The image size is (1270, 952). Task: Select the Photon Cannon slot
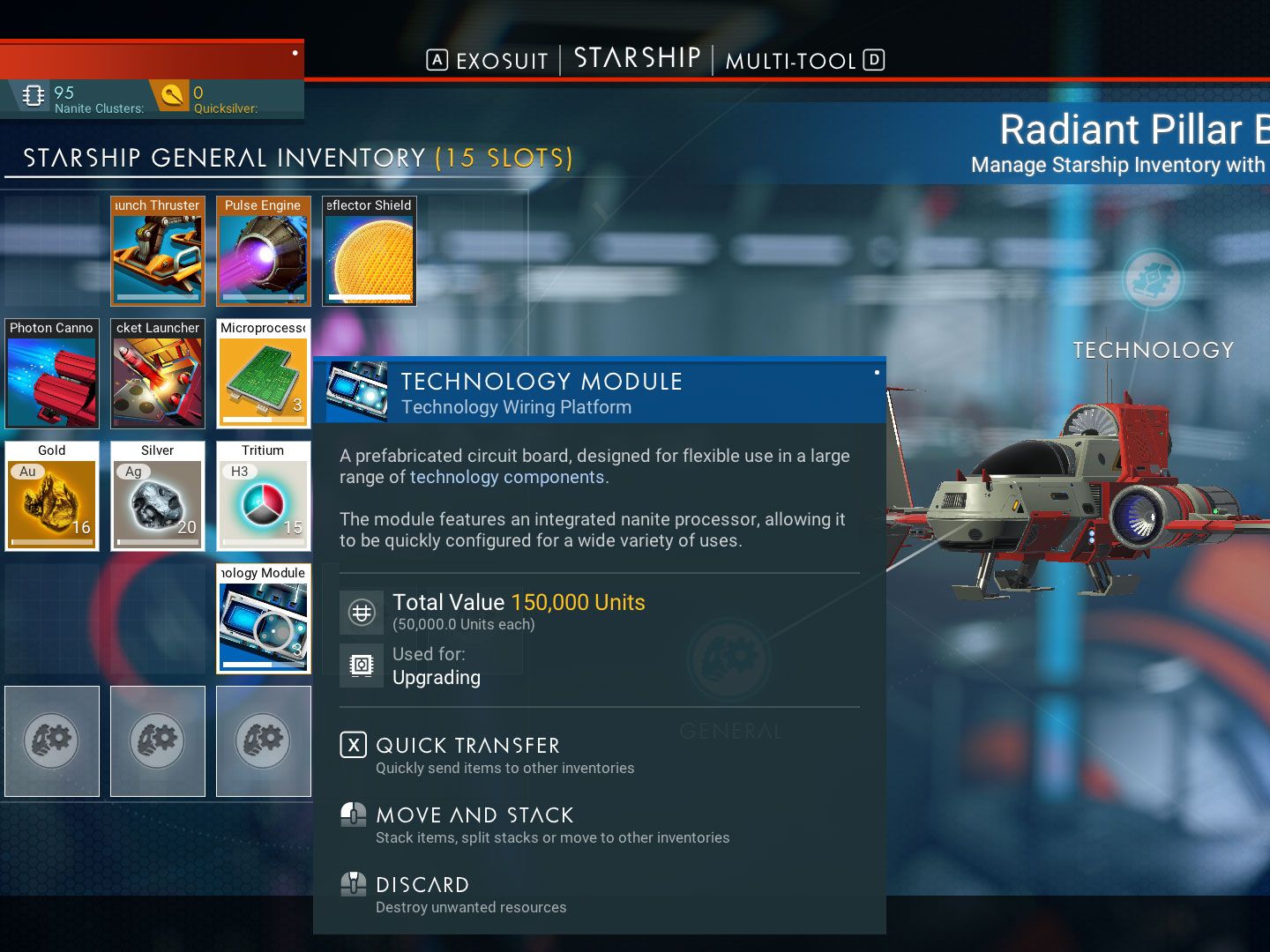(x=52, y=374)
